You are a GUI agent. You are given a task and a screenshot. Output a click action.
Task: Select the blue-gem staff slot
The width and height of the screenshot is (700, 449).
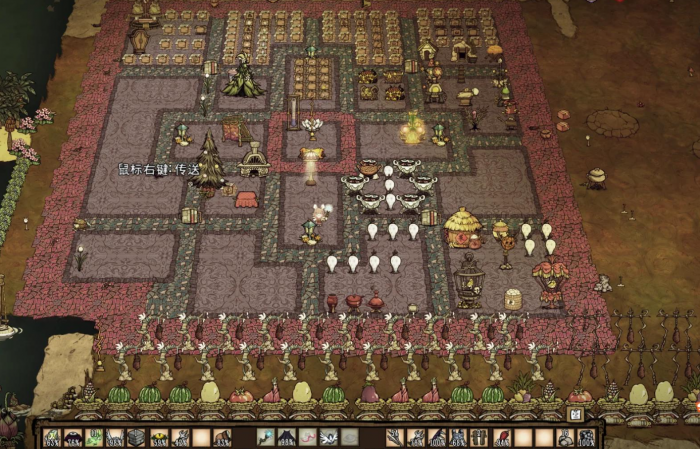266,437
